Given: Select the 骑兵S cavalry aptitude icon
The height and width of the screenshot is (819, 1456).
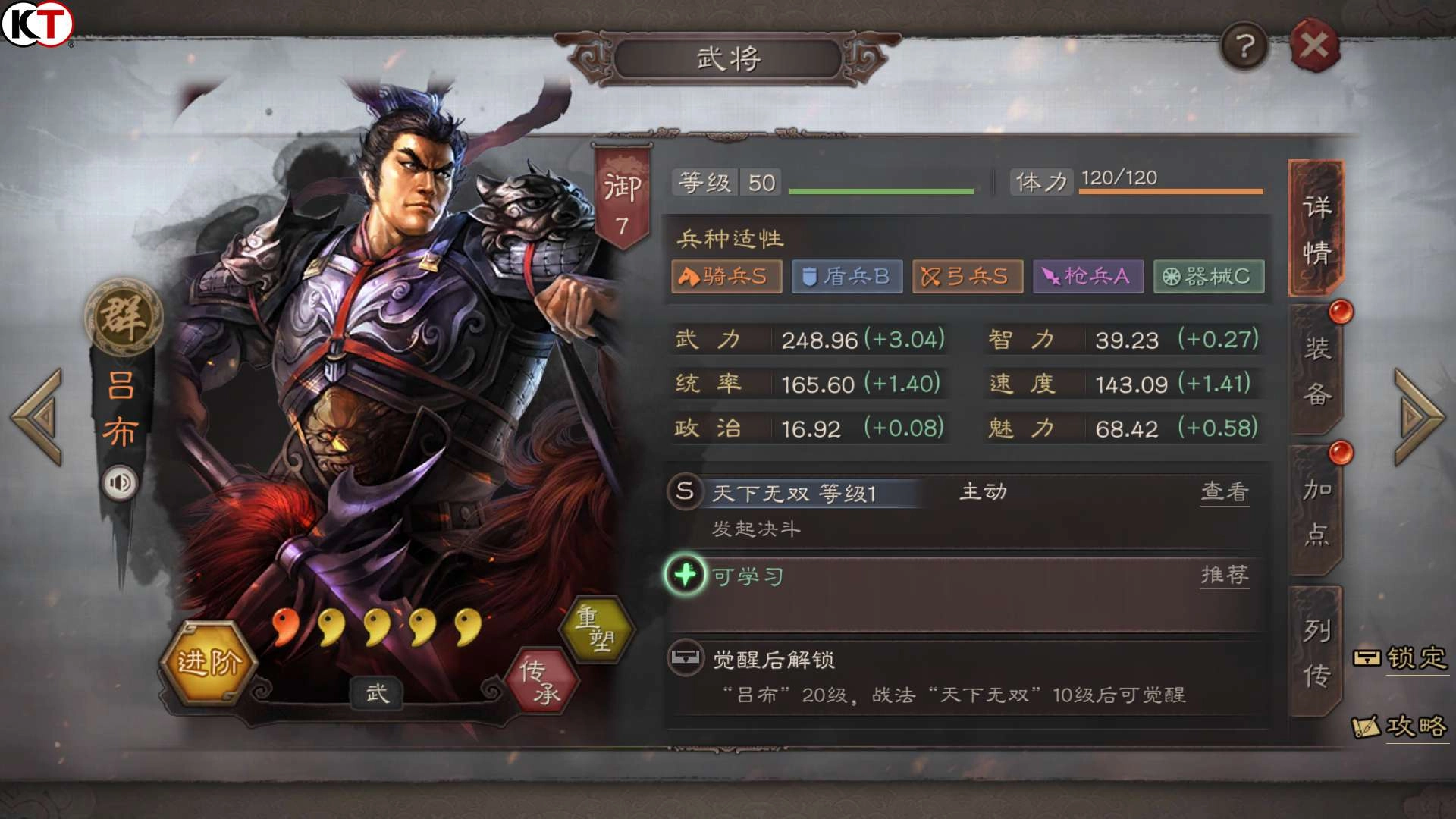Looking at the screenshot, I should 726,277.
